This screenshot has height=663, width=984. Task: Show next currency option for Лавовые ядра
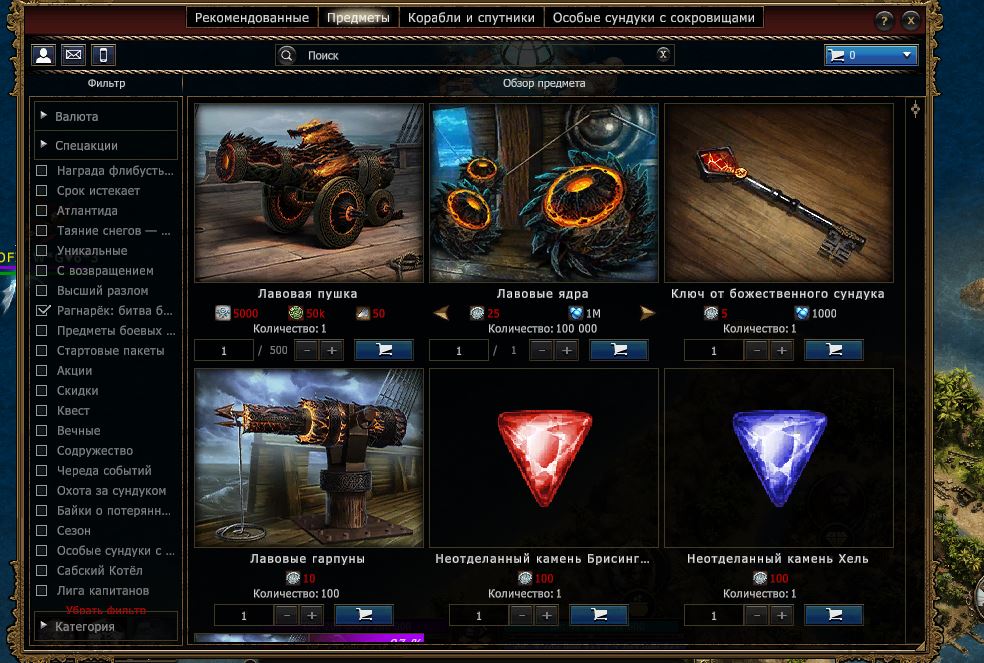(647, 314)
